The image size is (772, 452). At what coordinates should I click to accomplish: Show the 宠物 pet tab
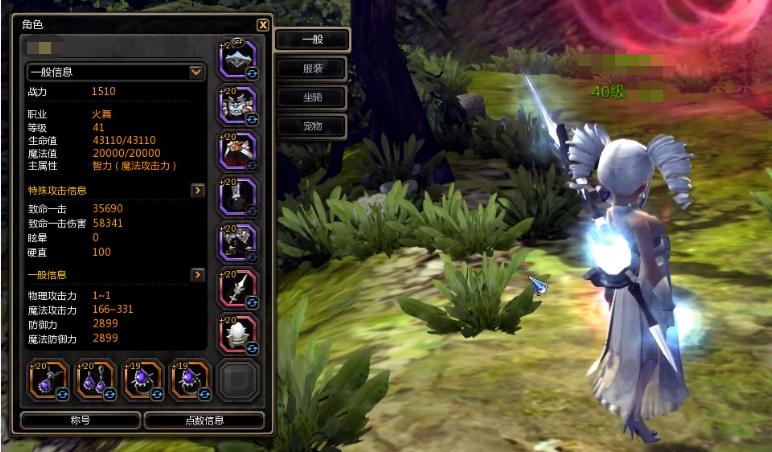click(x=312, y=127)
